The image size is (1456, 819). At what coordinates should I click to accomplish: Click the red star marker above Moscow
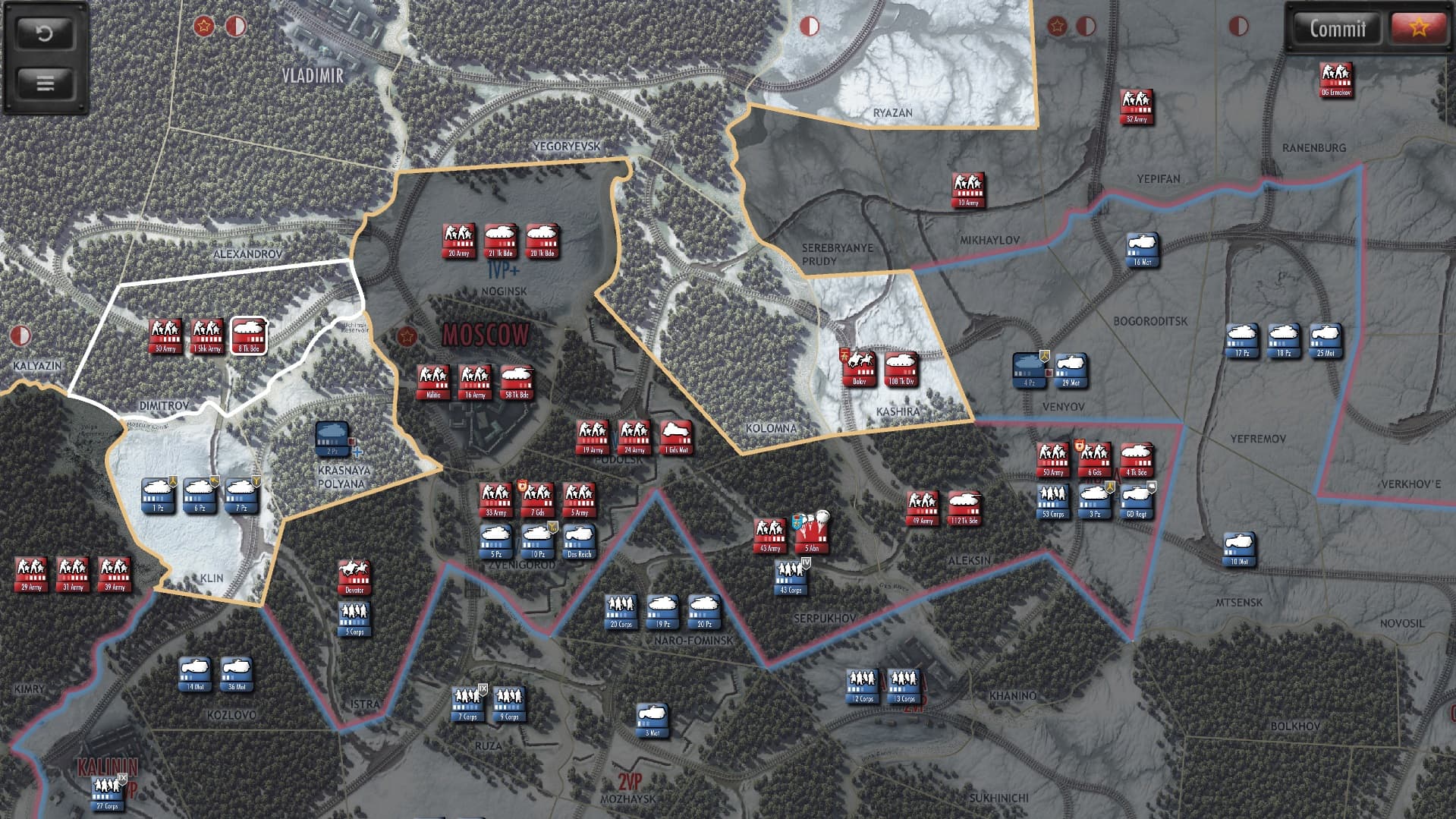click(407, 335)
